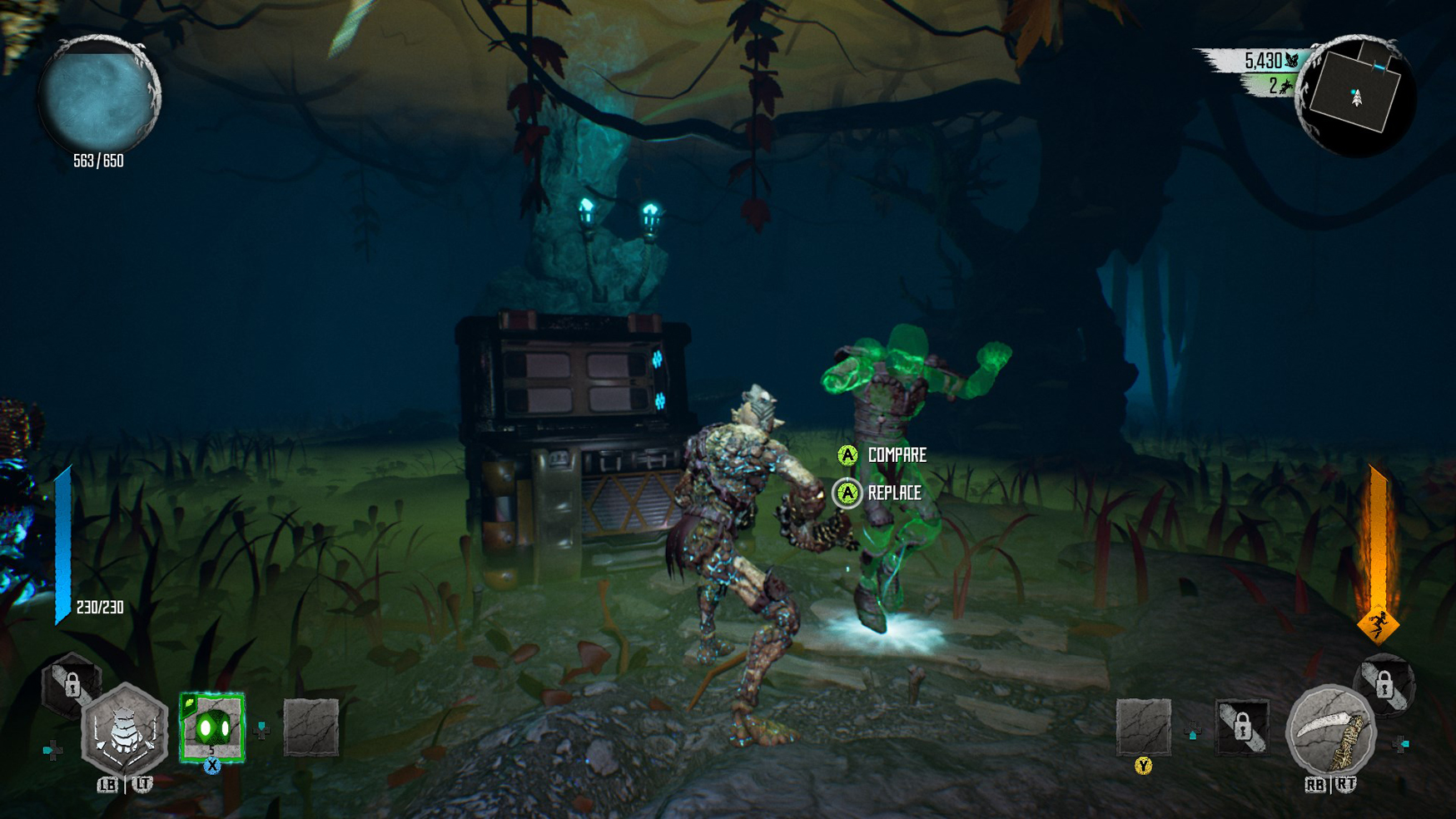Click the locked round weapon slot
This screenshot has height=819, width=1456.
tap(1384, 685)
